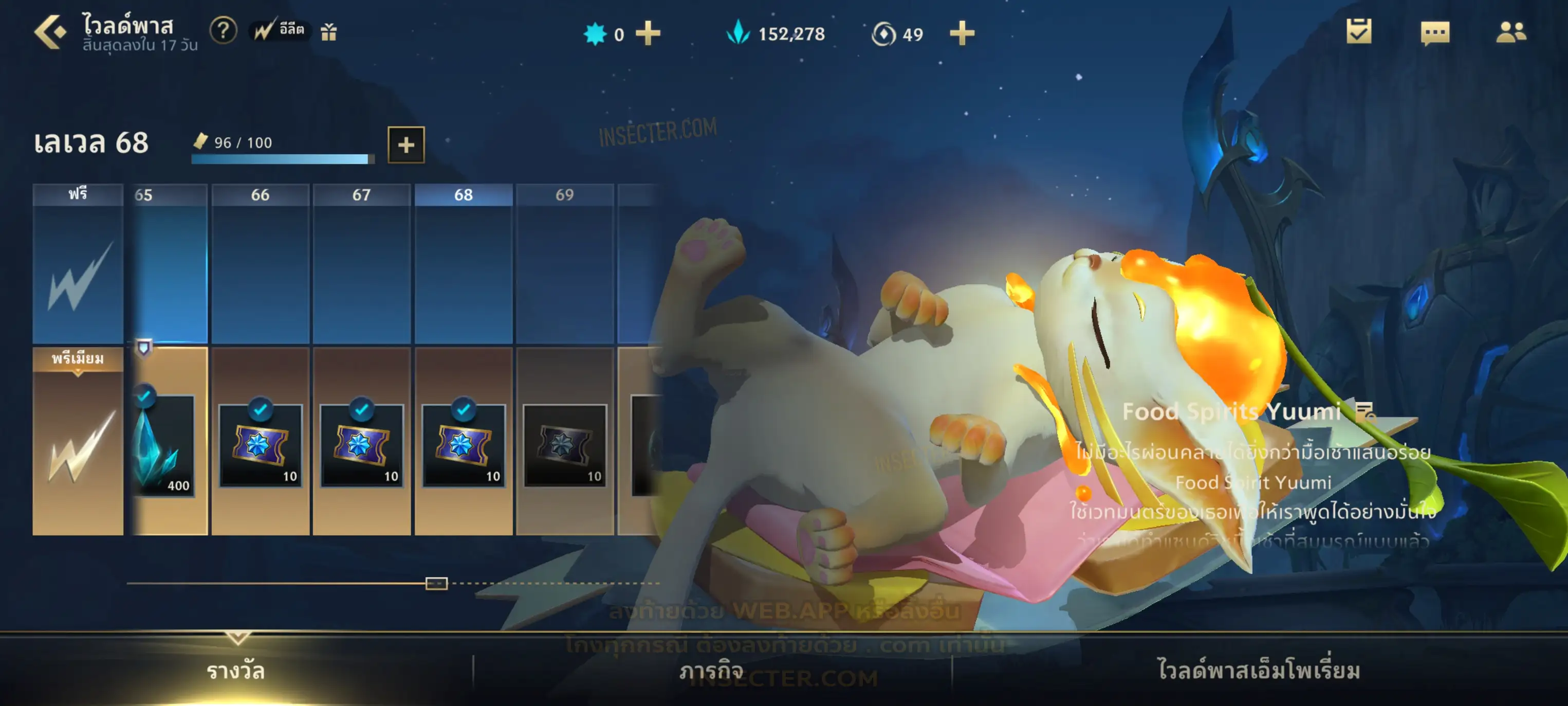Select the level 67 ticket reward
Screen dimensions: 1568x706
[362, 445]
